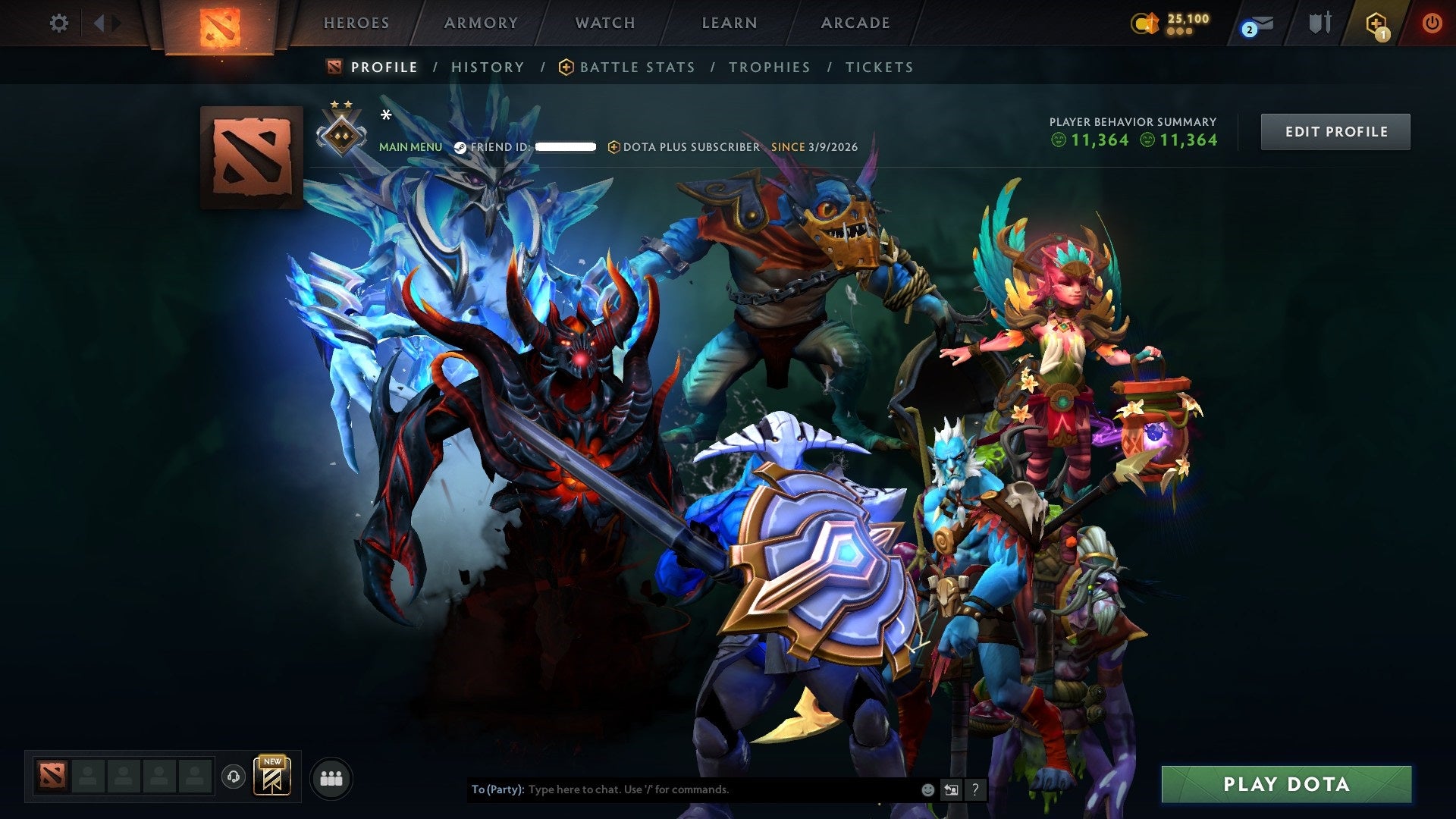Click the EDIT PROFILE button

(1335, 130)
